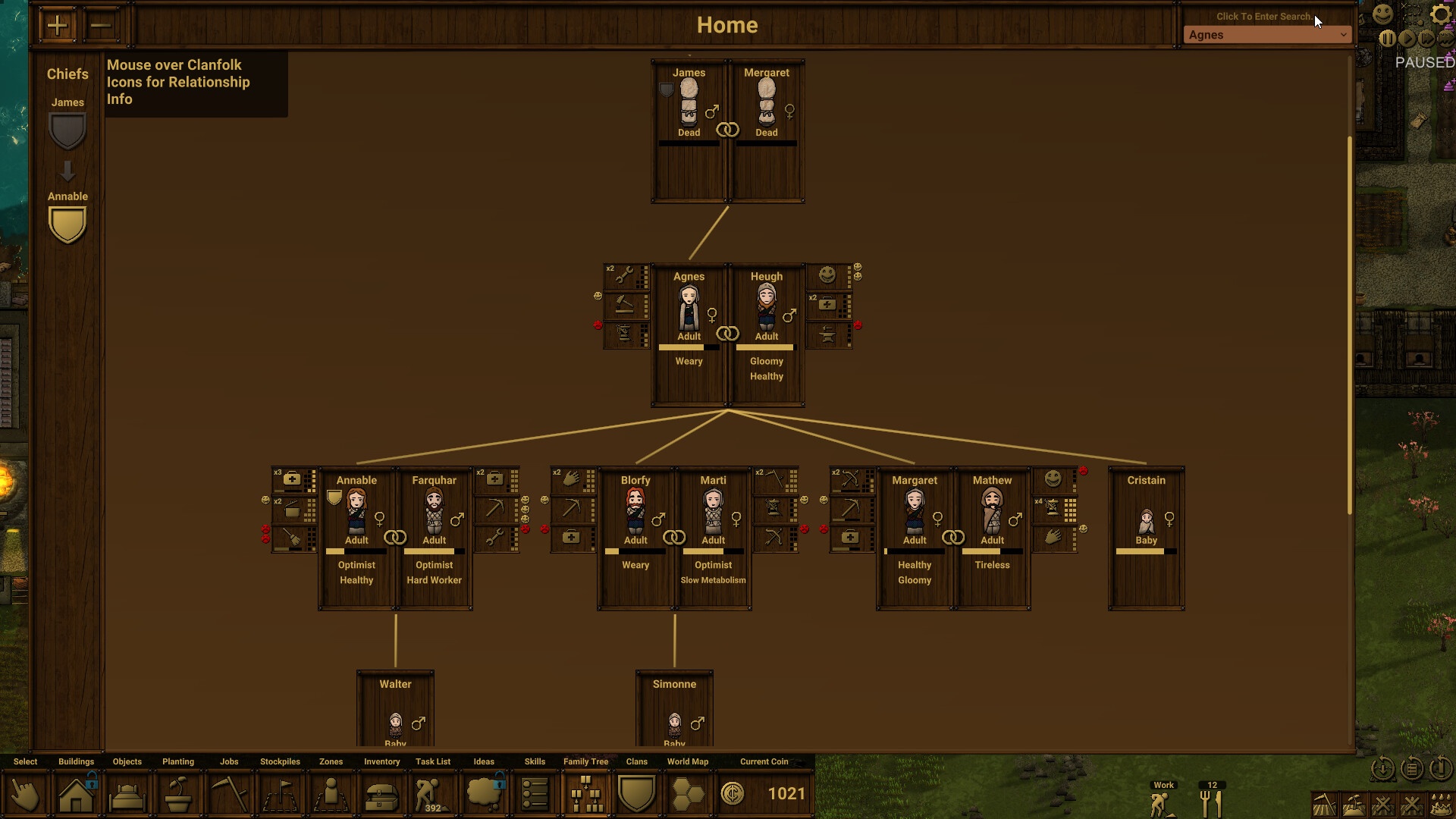The width and height of the screenshot is (1456, 819).
Task: Open the Clans shield menu
Action: [636, 794]
